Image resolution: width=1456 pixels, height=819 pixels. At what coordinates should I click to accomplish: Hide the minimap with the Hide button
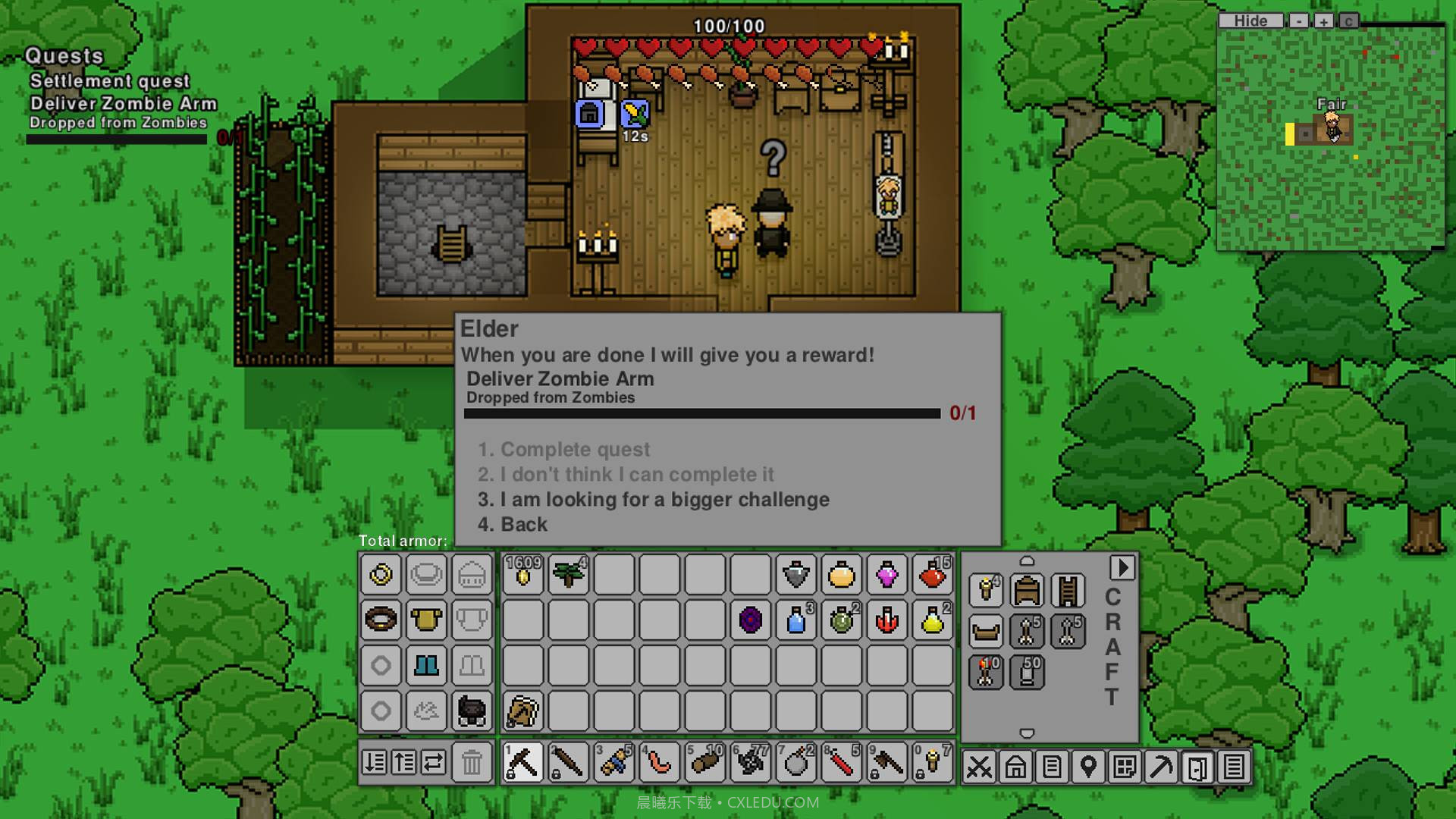tap(1250, 21)
